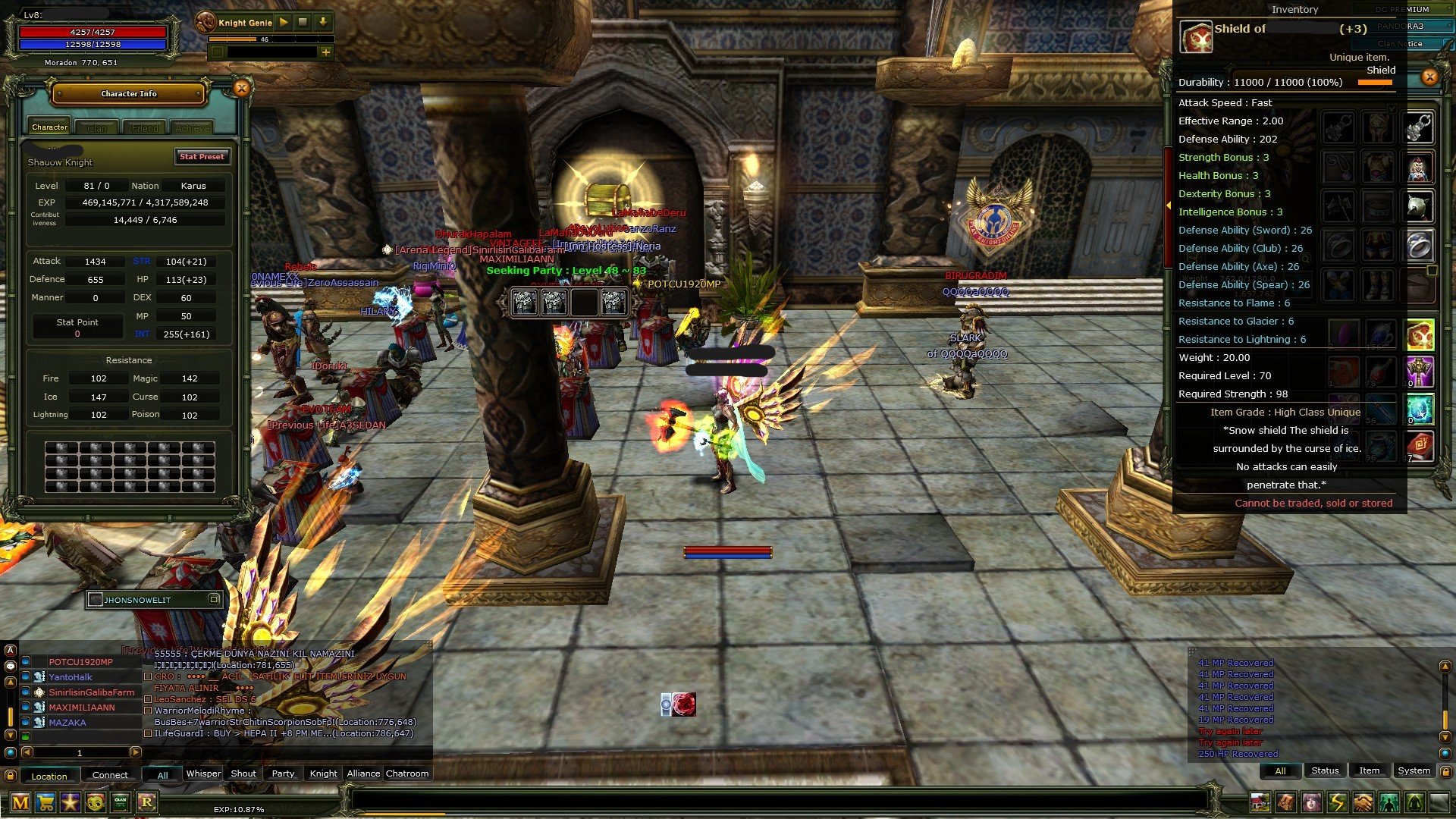1456x819 pixels.
Task: Open the Item tab above the inventory
Action: click(1369, 770)
